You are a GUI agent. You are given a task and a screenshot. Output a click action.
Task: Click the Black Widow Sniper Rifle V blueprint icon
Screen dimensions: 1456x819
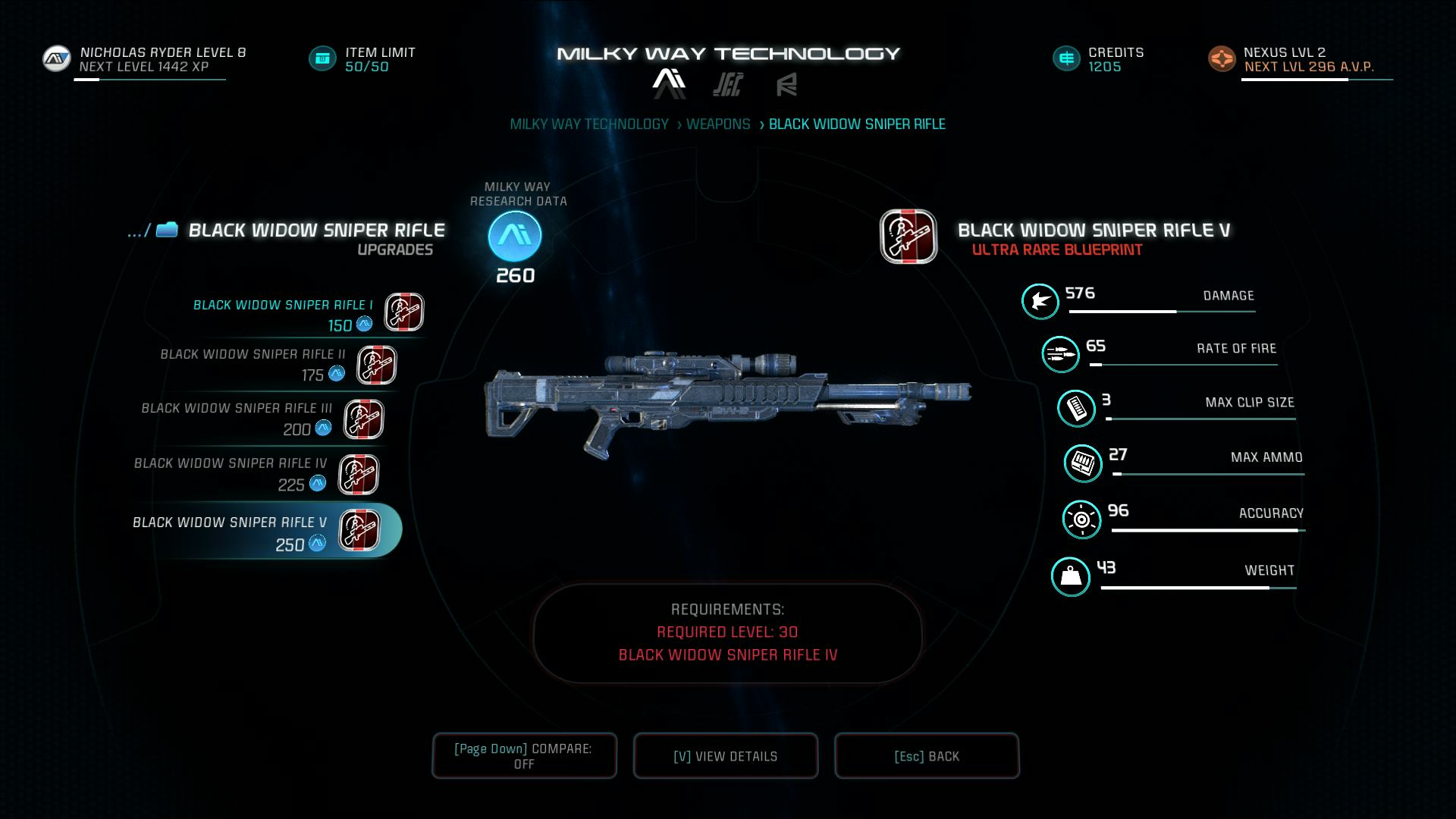point(908,237)
